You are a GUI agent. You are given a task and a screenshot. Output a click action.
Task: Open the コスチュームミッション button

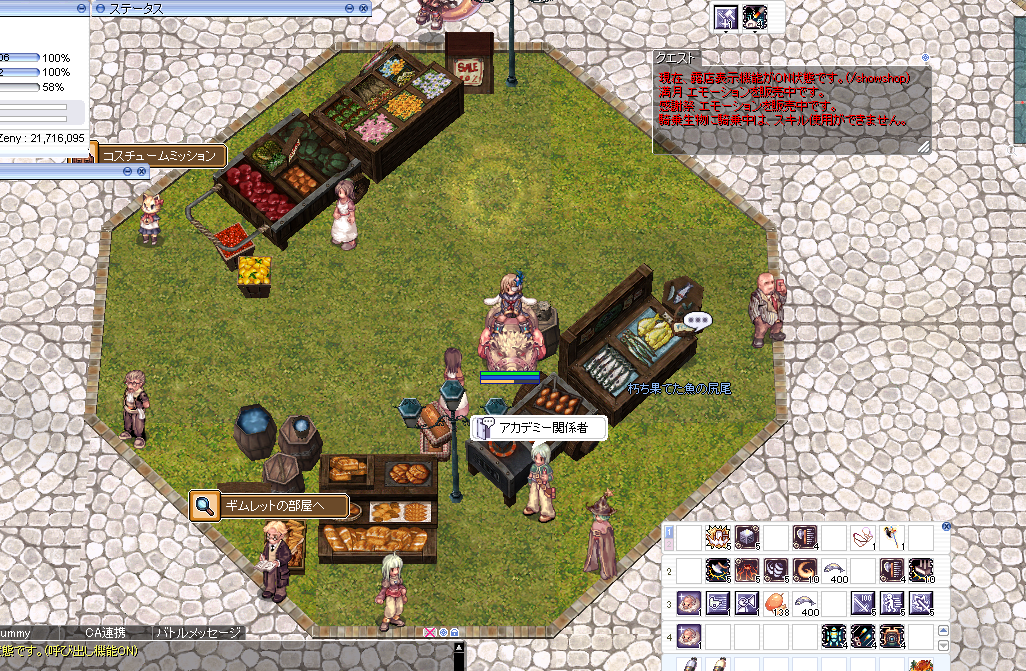(x=160, y=156)
